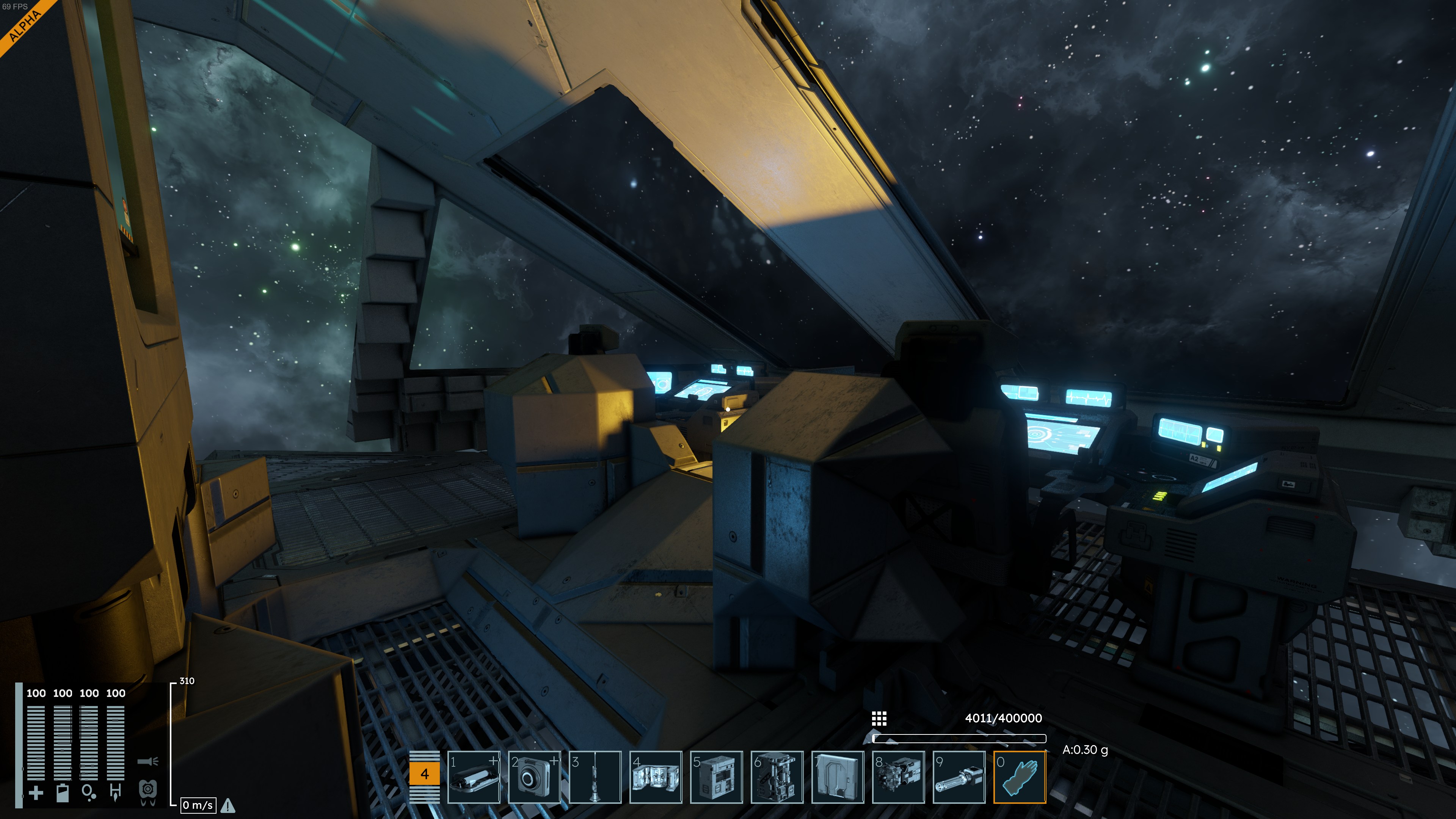Pick the drill head block in slot 8

pyautogui.click(x=898, y=777)
